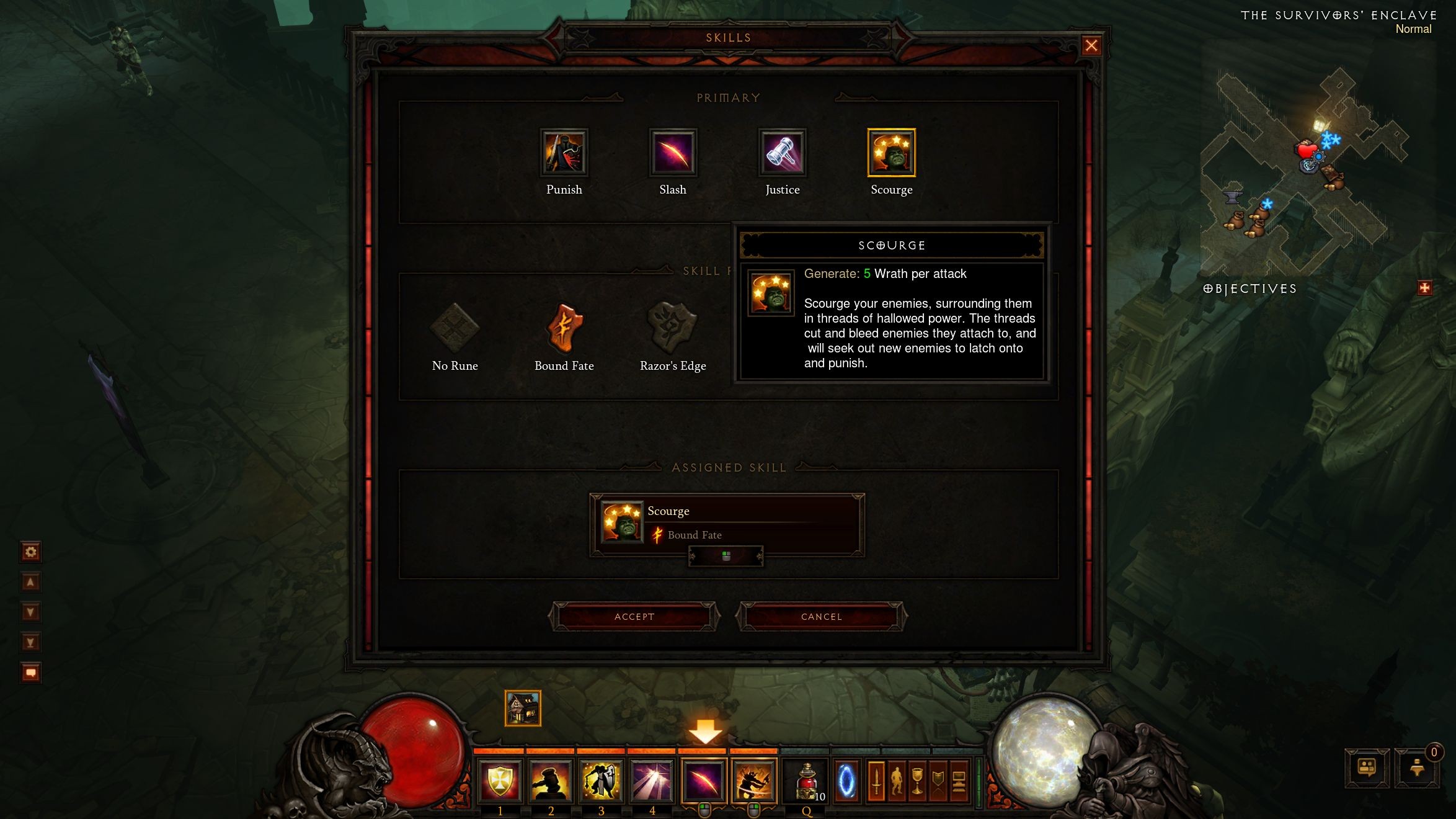Select the Punish primary skill
1456x819 pixels.
pyautogui.click(x=564, y=153)
